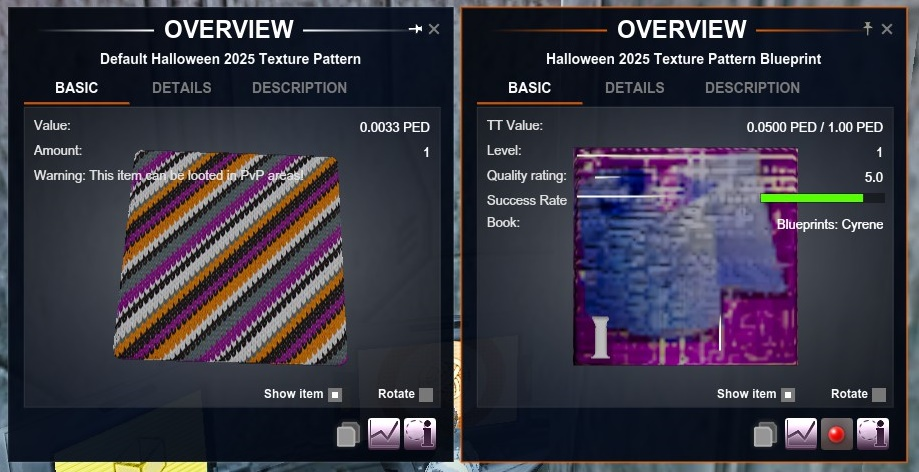Viewport: 919px width, 472px height.
Task: Click the stacked squares icon in Blueprint window
Action: pyautogui.click(x=765, y=434)
